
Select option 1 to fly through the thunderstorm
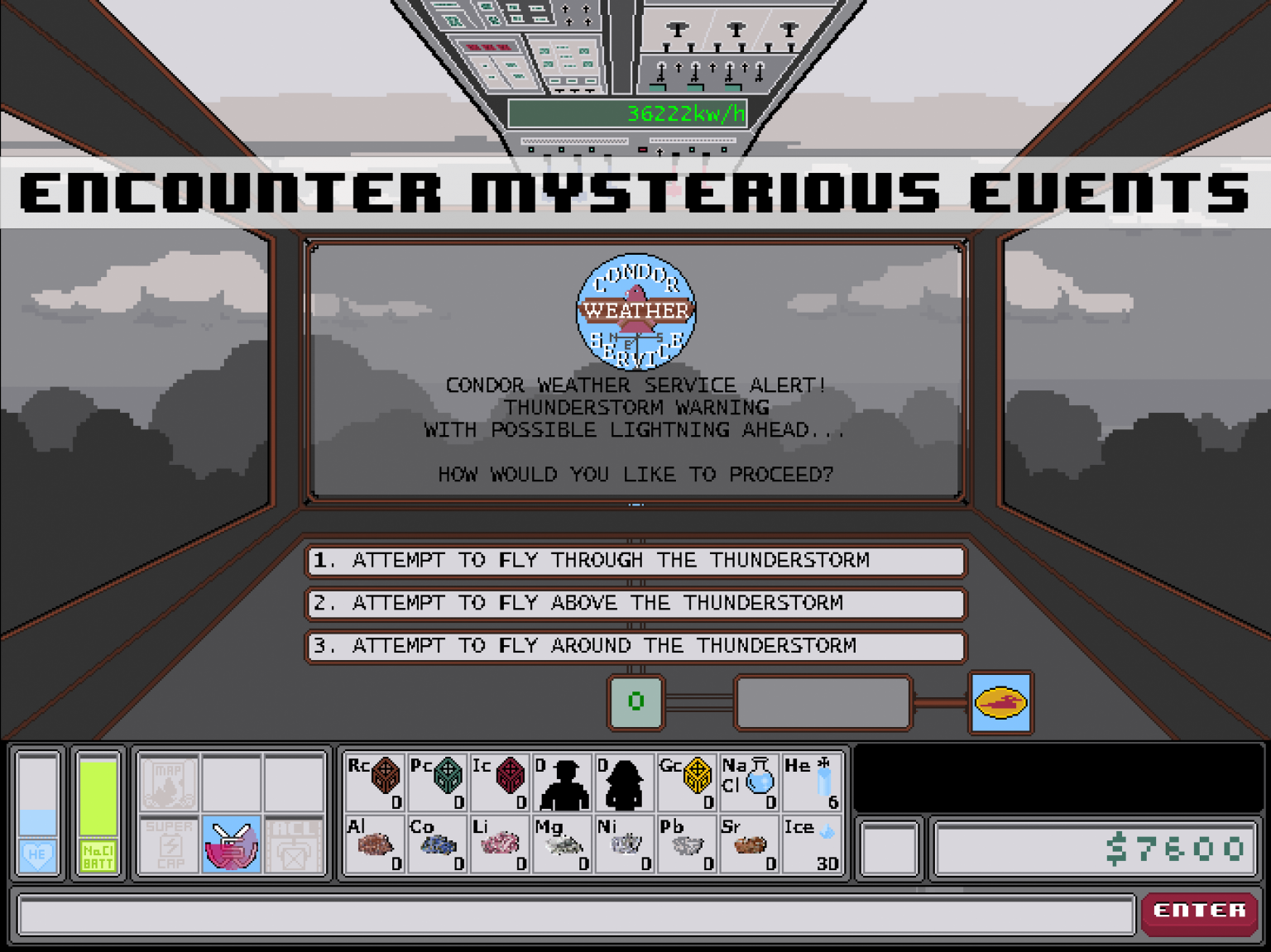pyautogui.click(x=635, y=562)
